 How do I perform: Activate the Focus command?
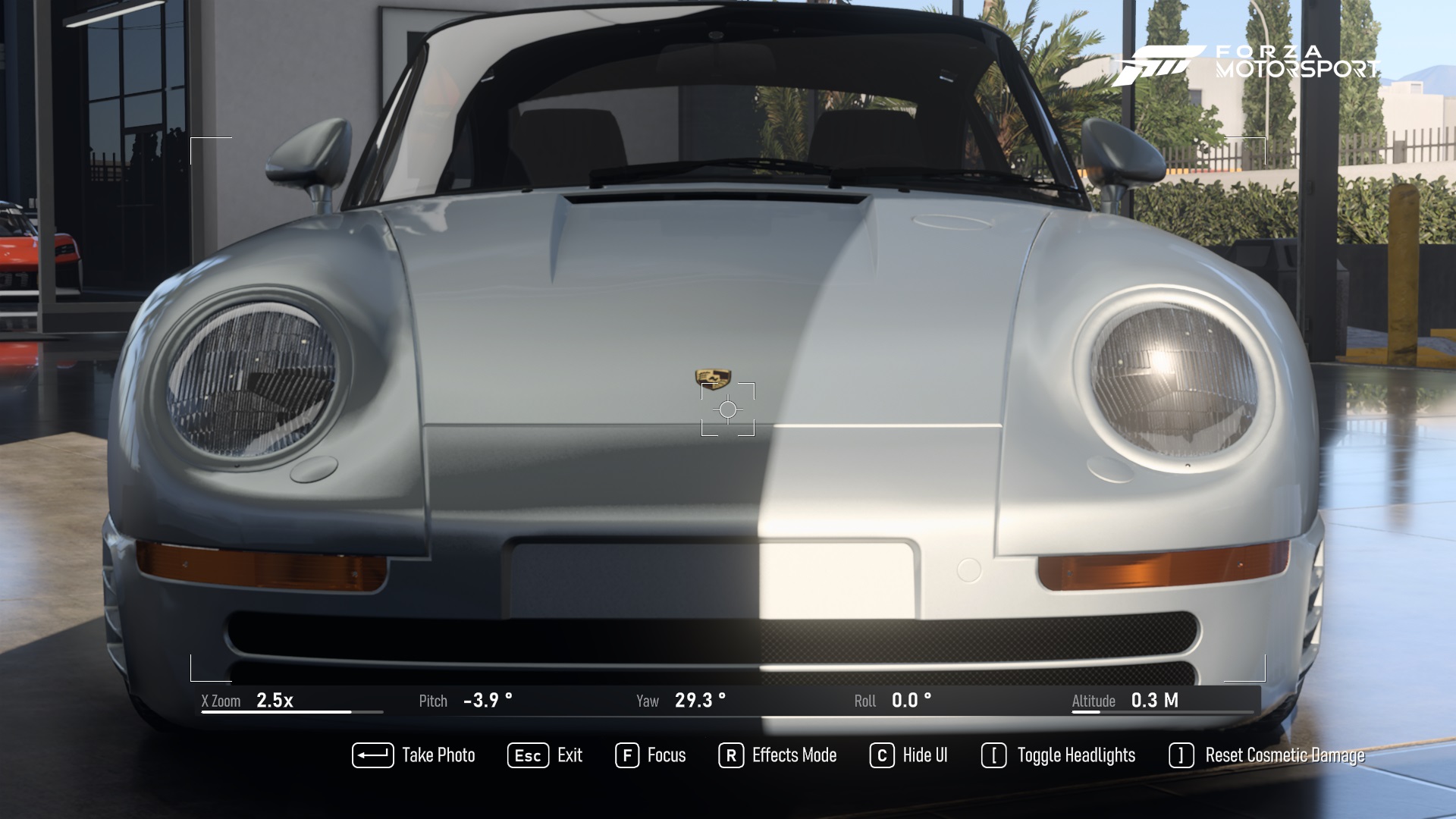tap(666, 755)
